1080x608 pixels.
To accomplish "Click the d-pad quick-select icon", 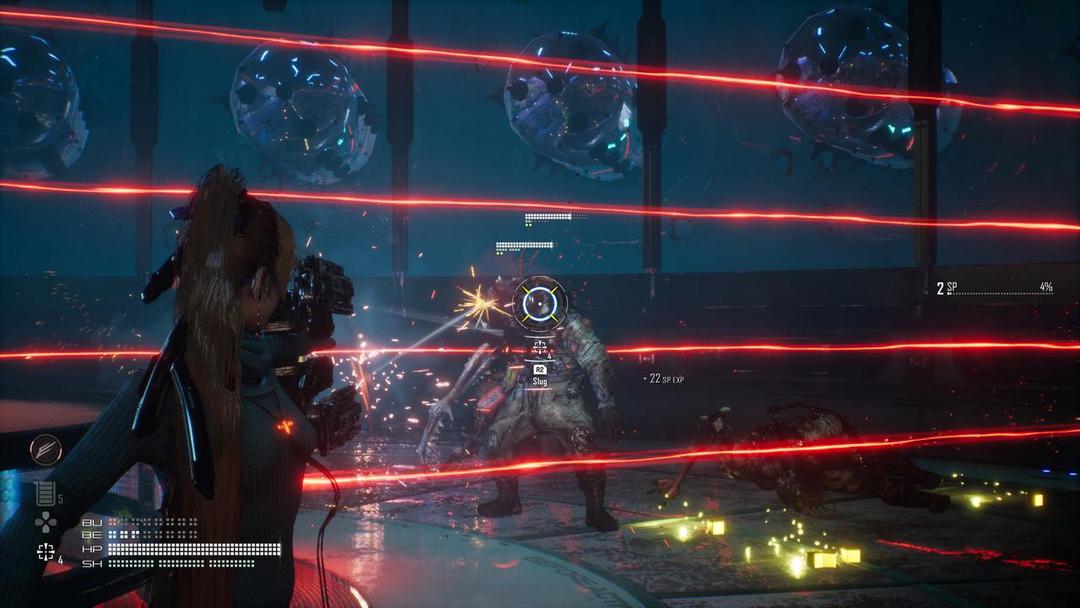I will (45, 521).
